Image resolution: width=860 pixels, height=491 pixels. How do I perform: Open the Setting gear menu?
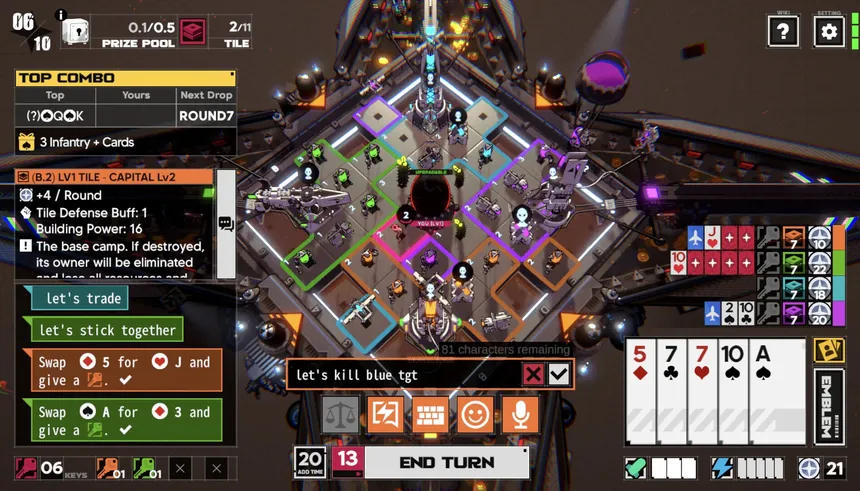pos(829,31)
